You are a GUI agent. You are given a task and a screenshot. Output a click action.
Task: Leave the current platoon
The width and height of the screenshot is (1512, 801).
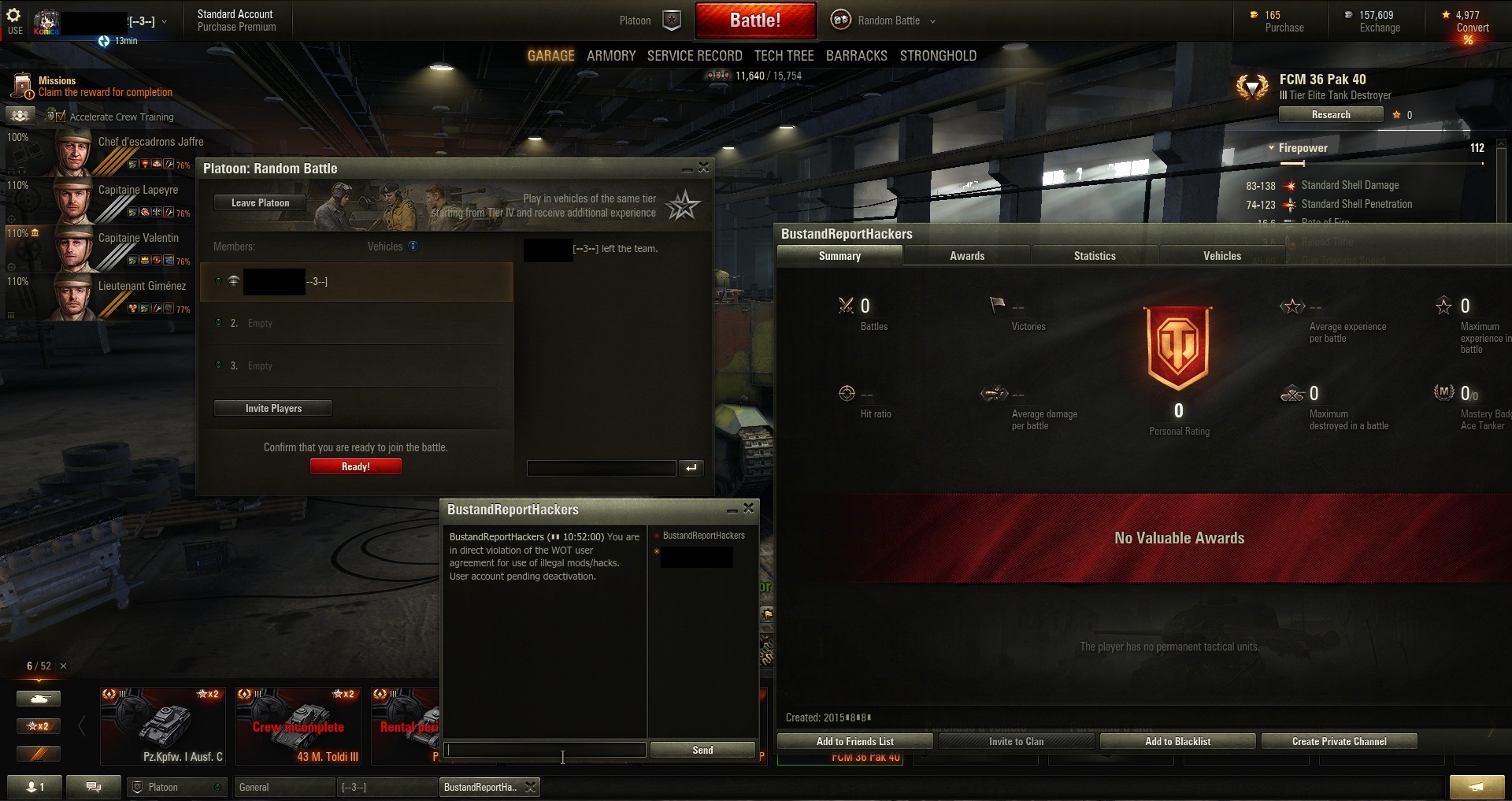[260, 203]
